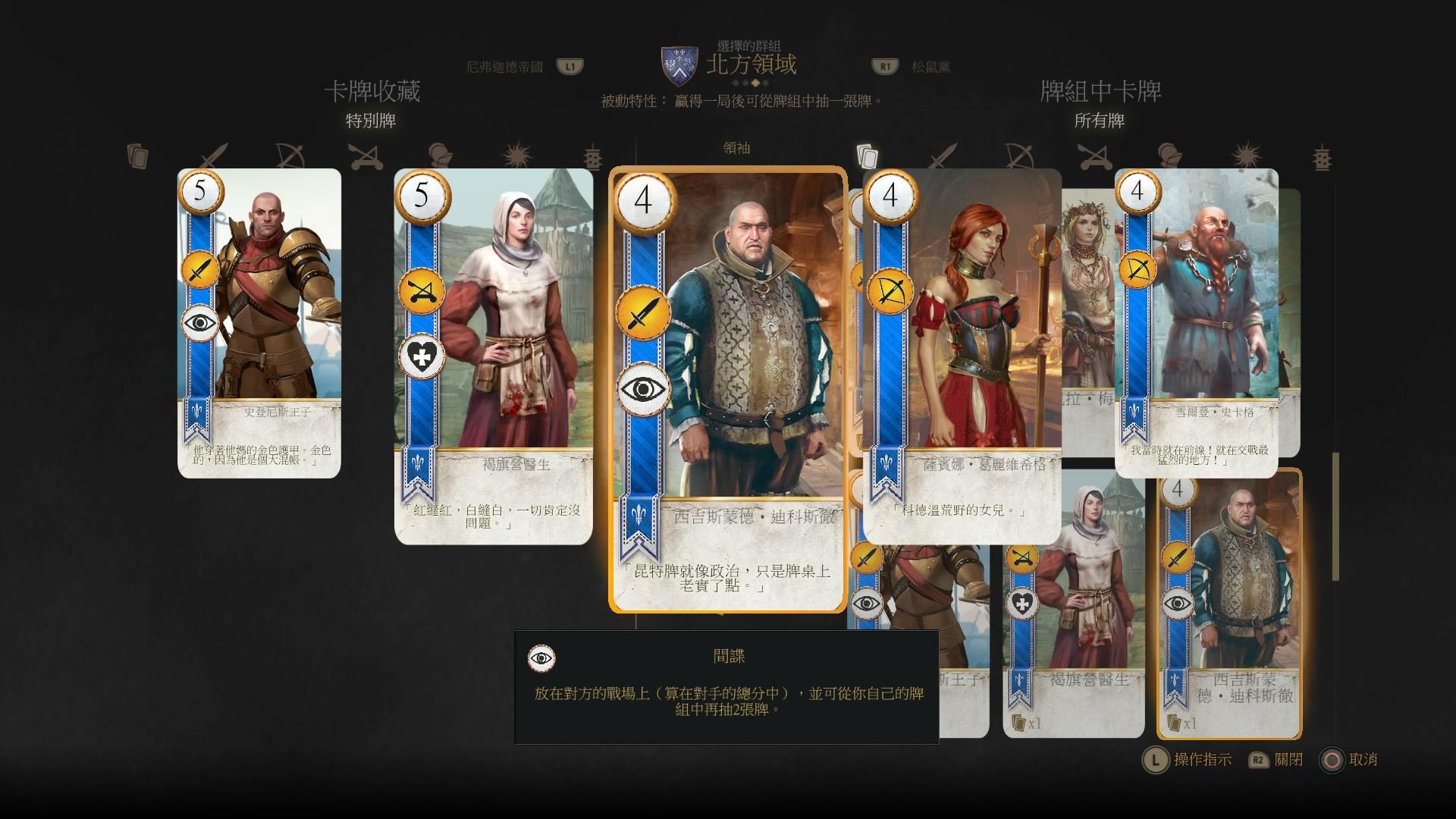
Task: Toggle the stacked-cards 'all' filter in the deck column
Action: tap(867, 154)
